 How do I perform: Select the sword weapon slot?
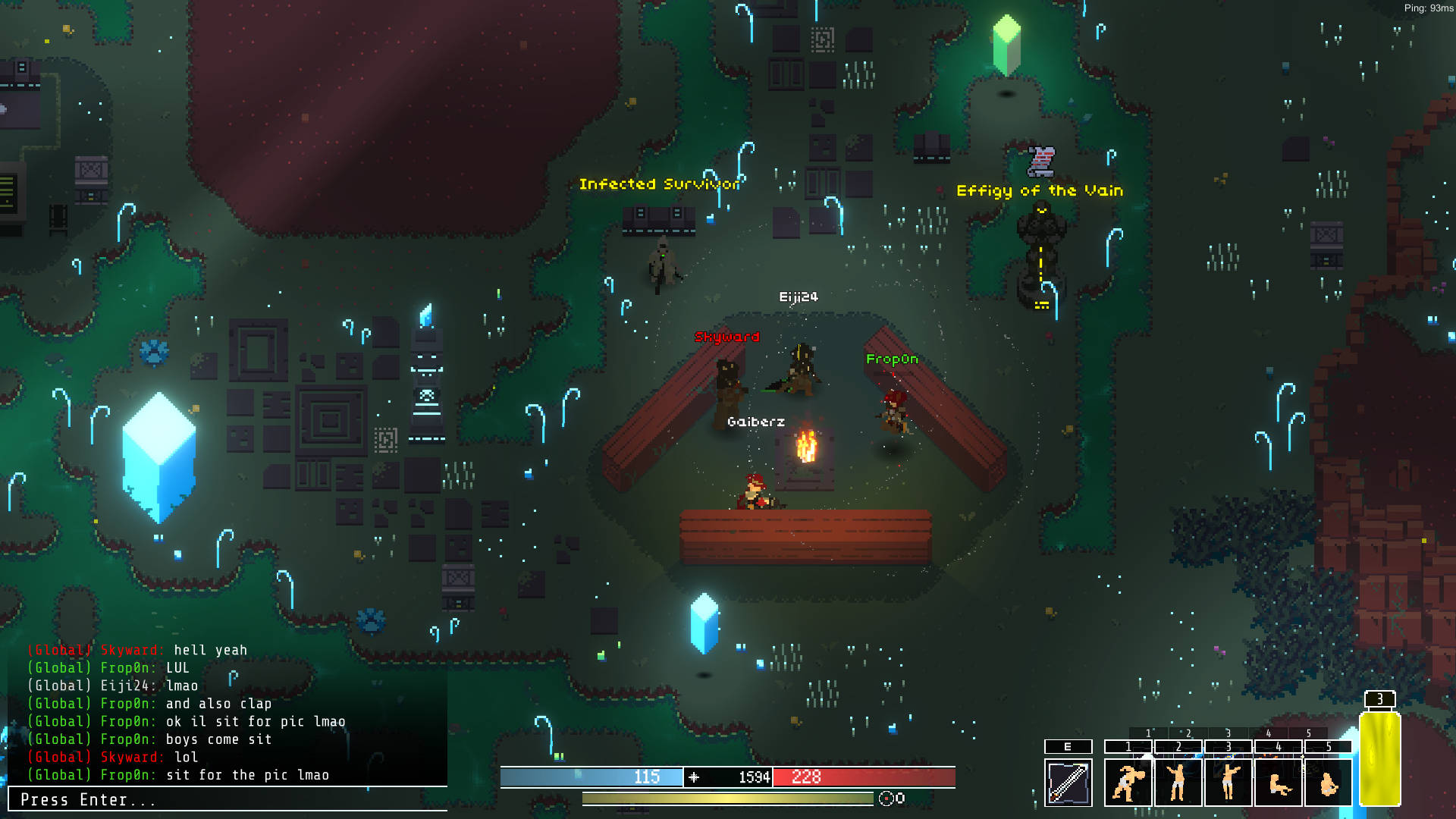pos(1068,782)
